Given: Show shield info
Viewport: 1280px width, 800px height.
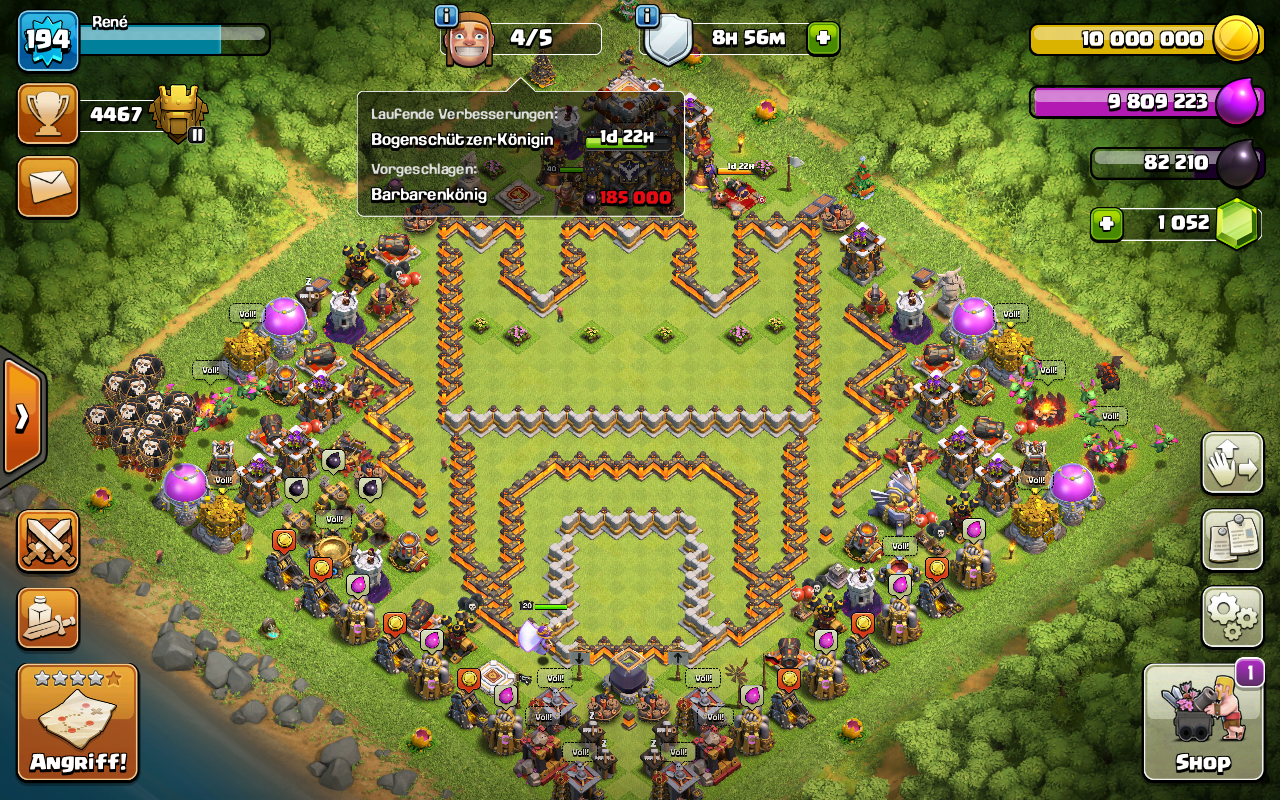Looking at the screenshot, I should (647, 16).
